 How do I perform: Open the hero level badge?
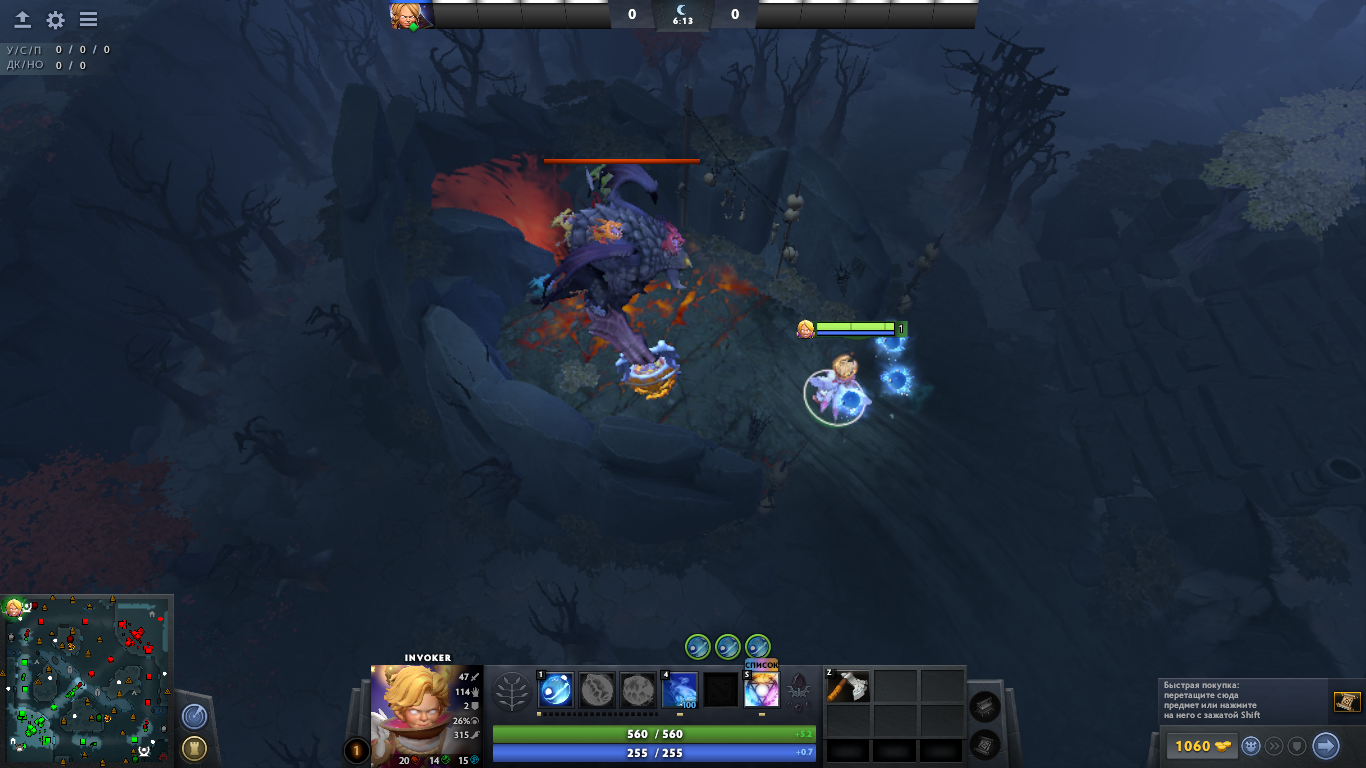(x=357, y=750)
